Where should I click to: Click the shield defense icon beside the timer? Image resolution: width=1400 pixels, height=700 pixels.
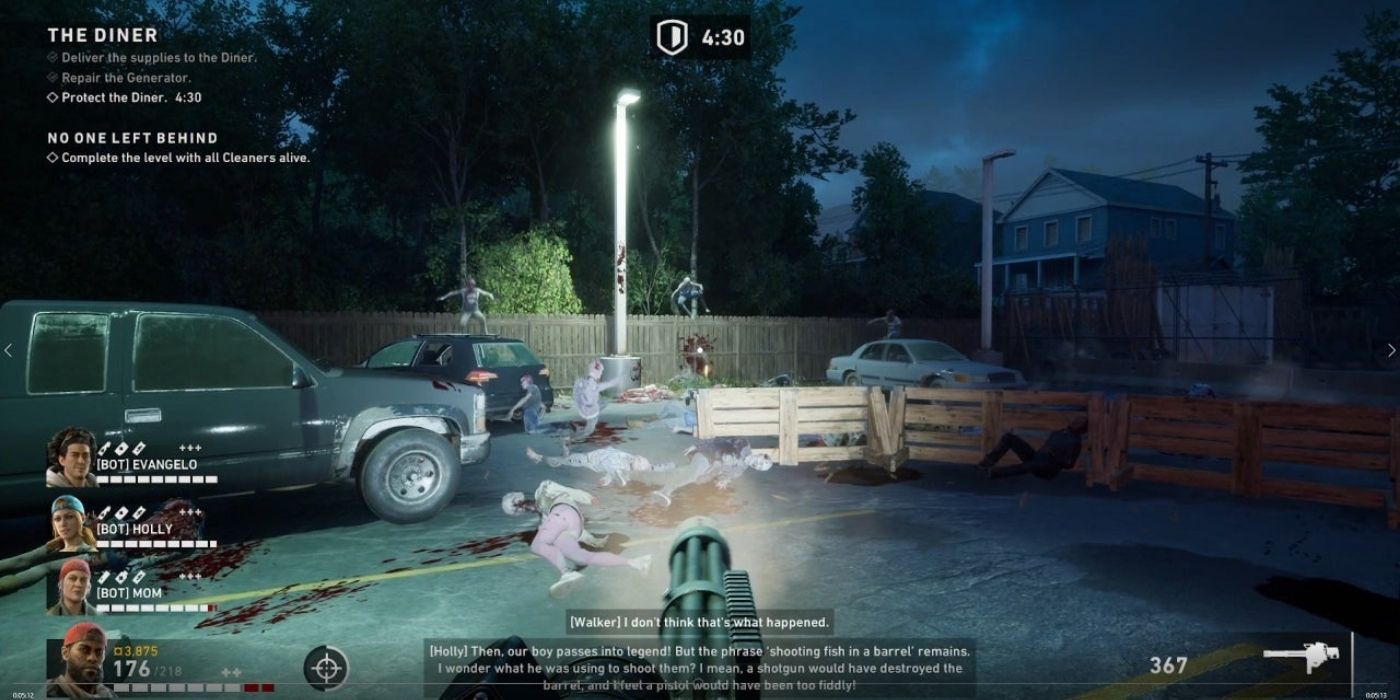(x=671, y=37)
